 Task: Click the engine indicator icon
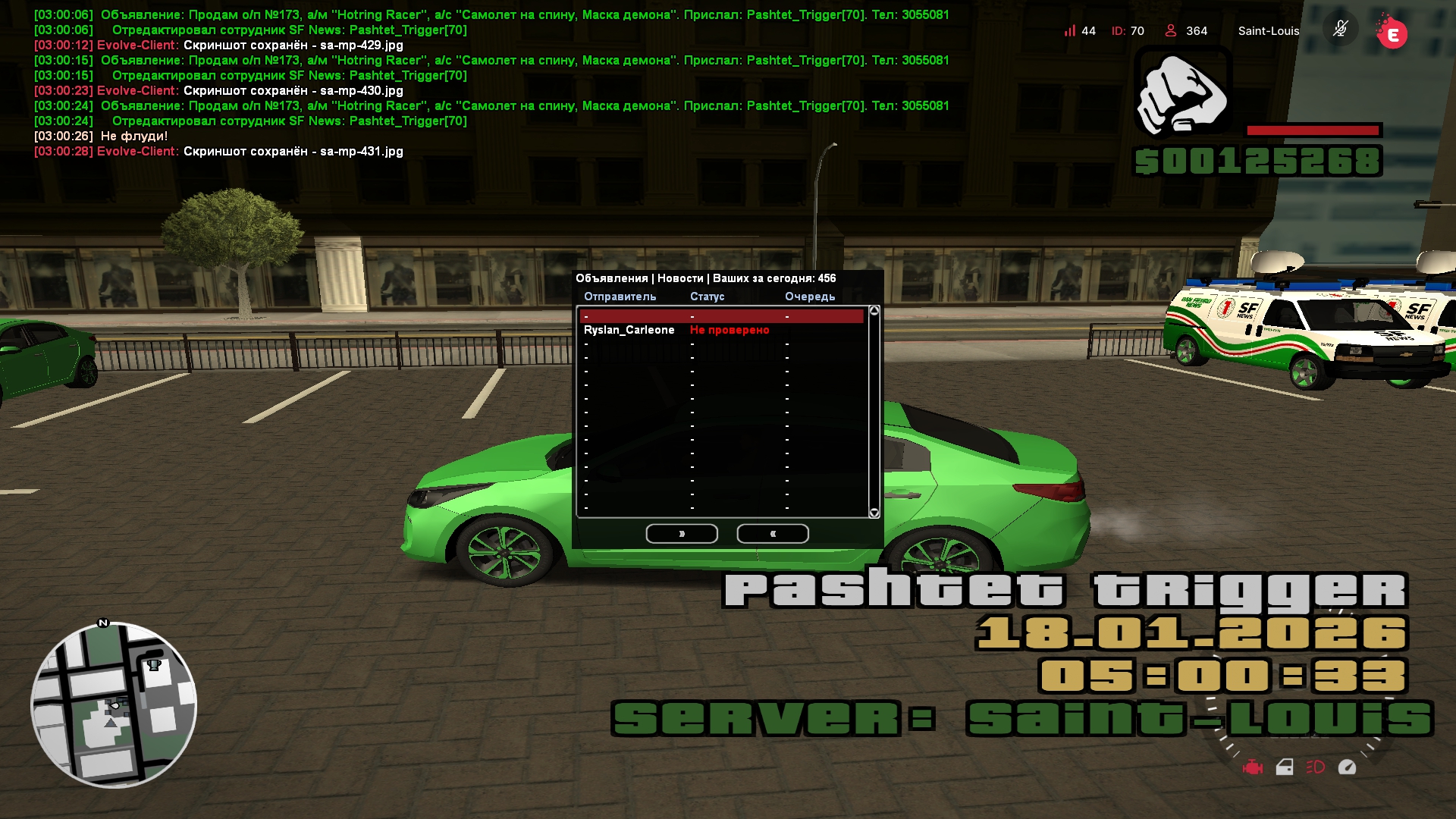pos(1253,767)
